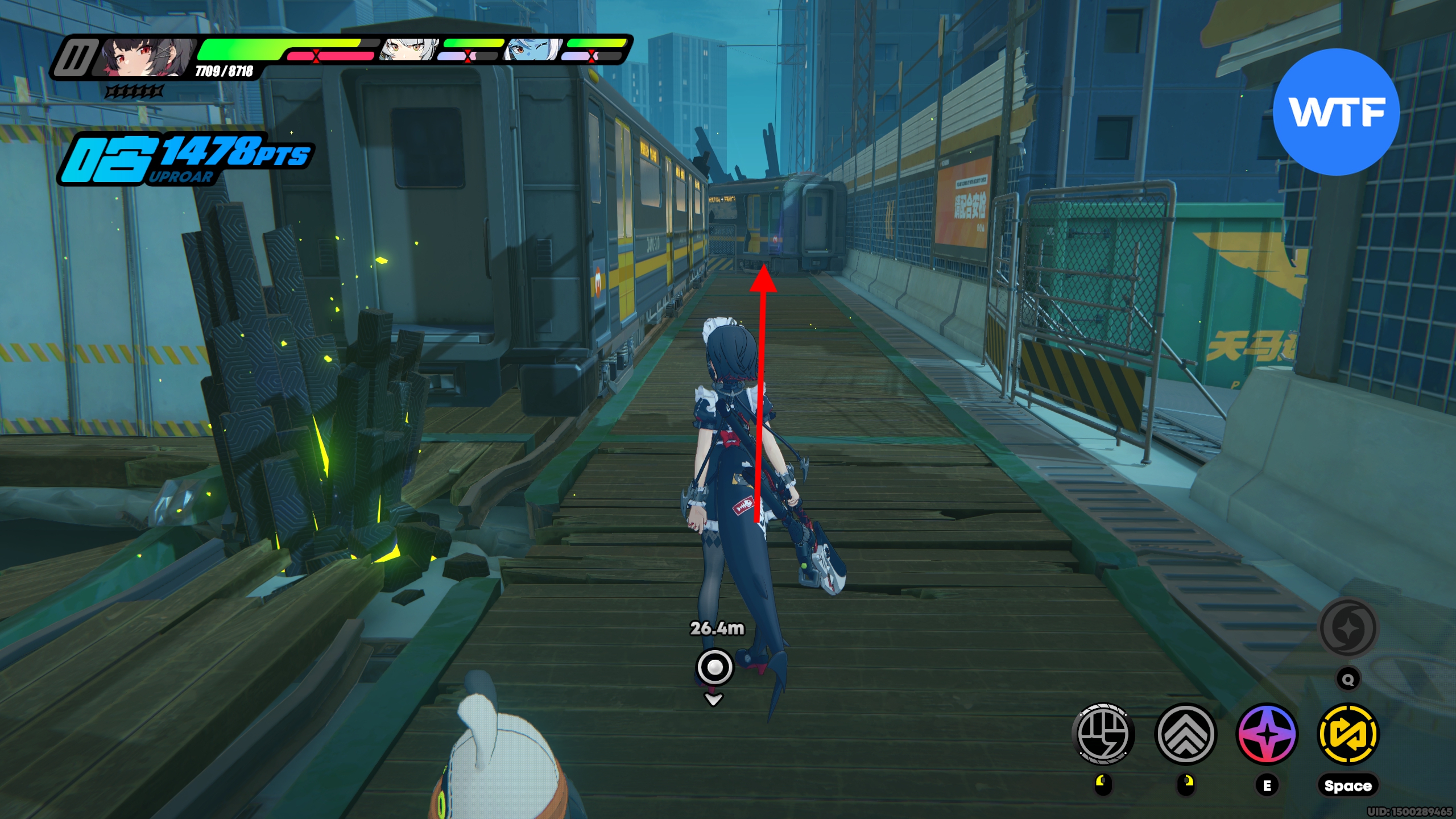Click the objective distance marker

click(715, 667)
